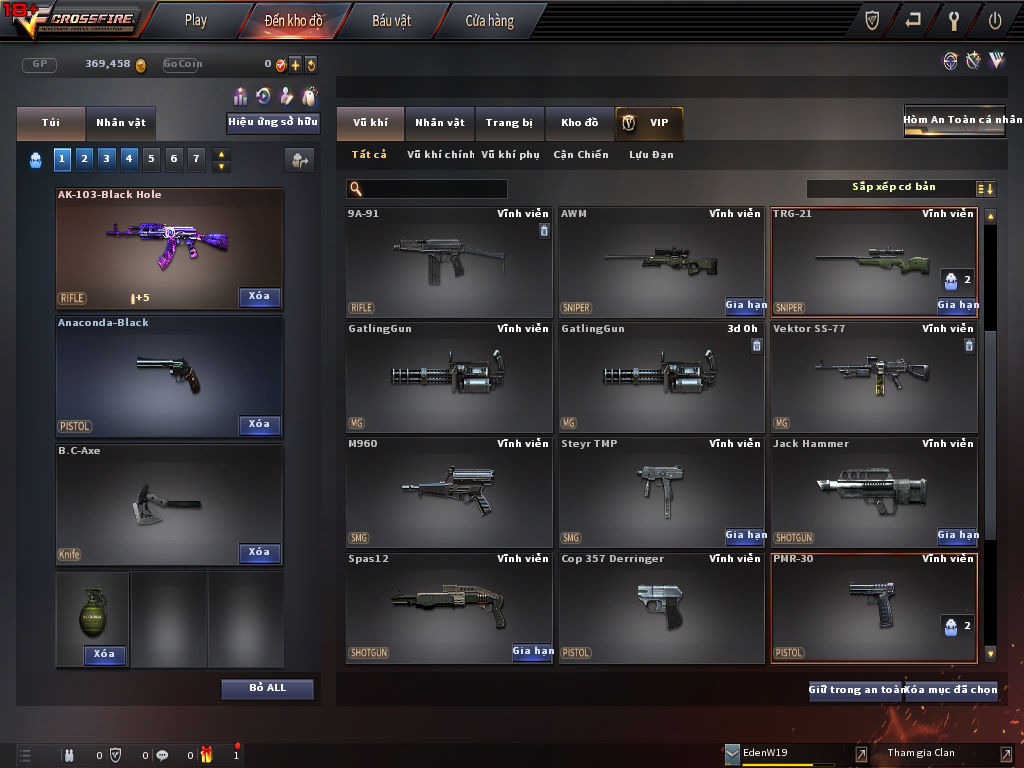
Task: Choose the B.C-Axe knife slot
Action: 168,502
